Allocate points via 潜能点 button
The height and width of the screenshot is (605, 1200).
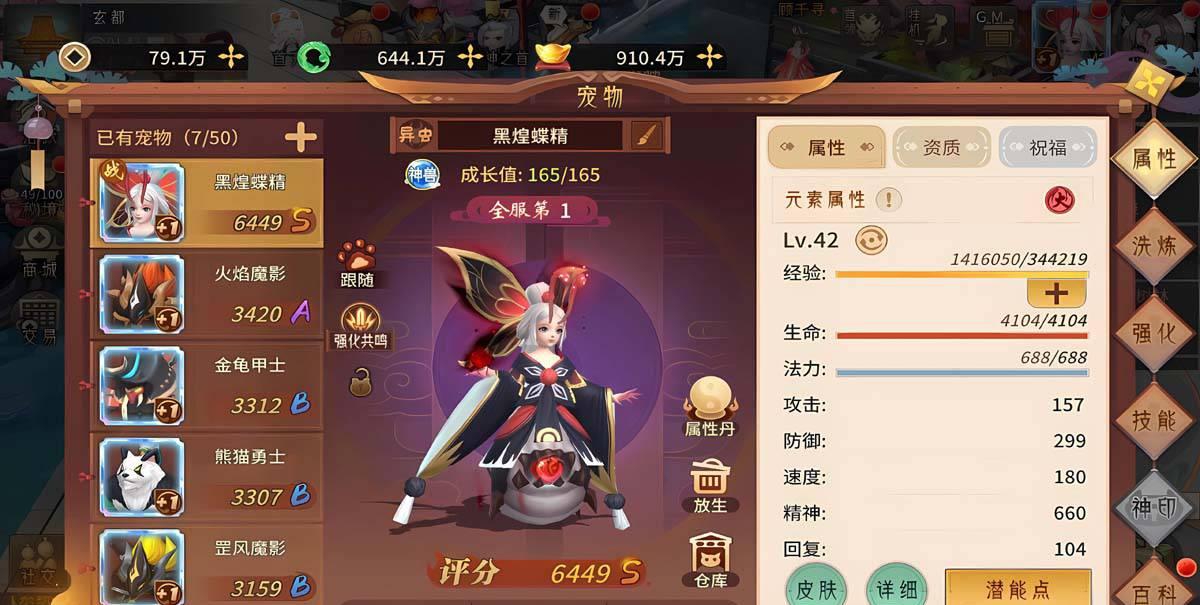(x=1017, y=590)
